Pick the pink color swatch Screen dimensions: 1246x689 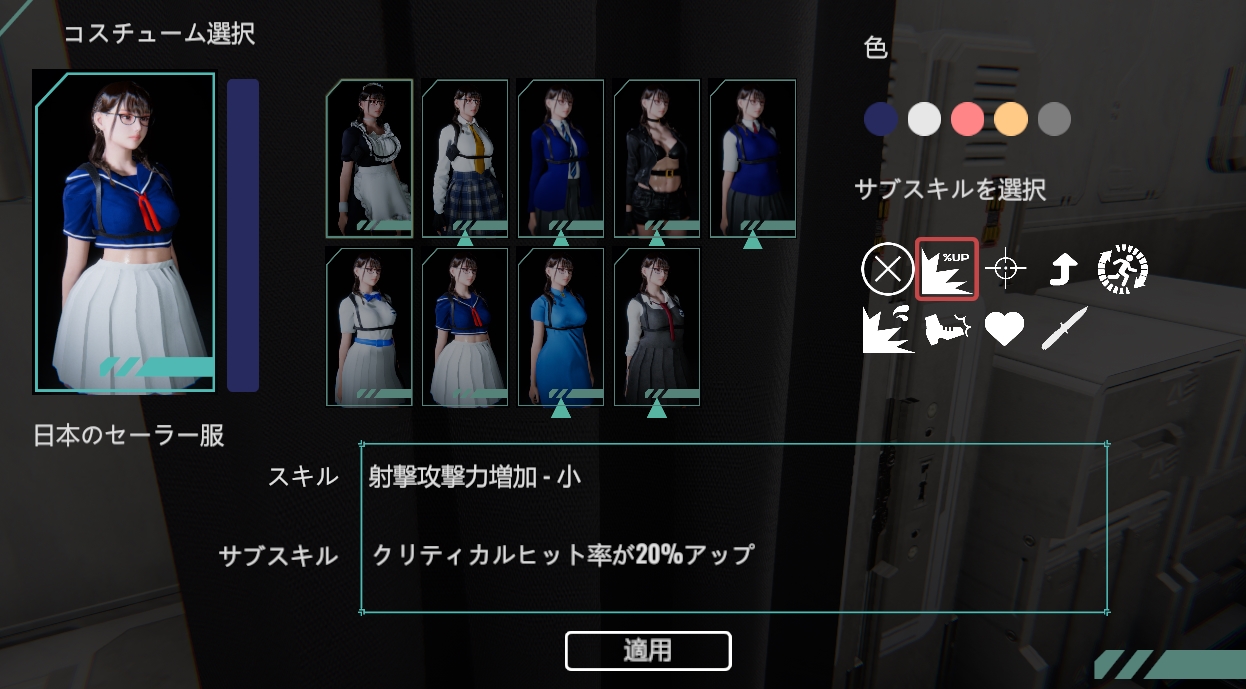coord(967,119)
